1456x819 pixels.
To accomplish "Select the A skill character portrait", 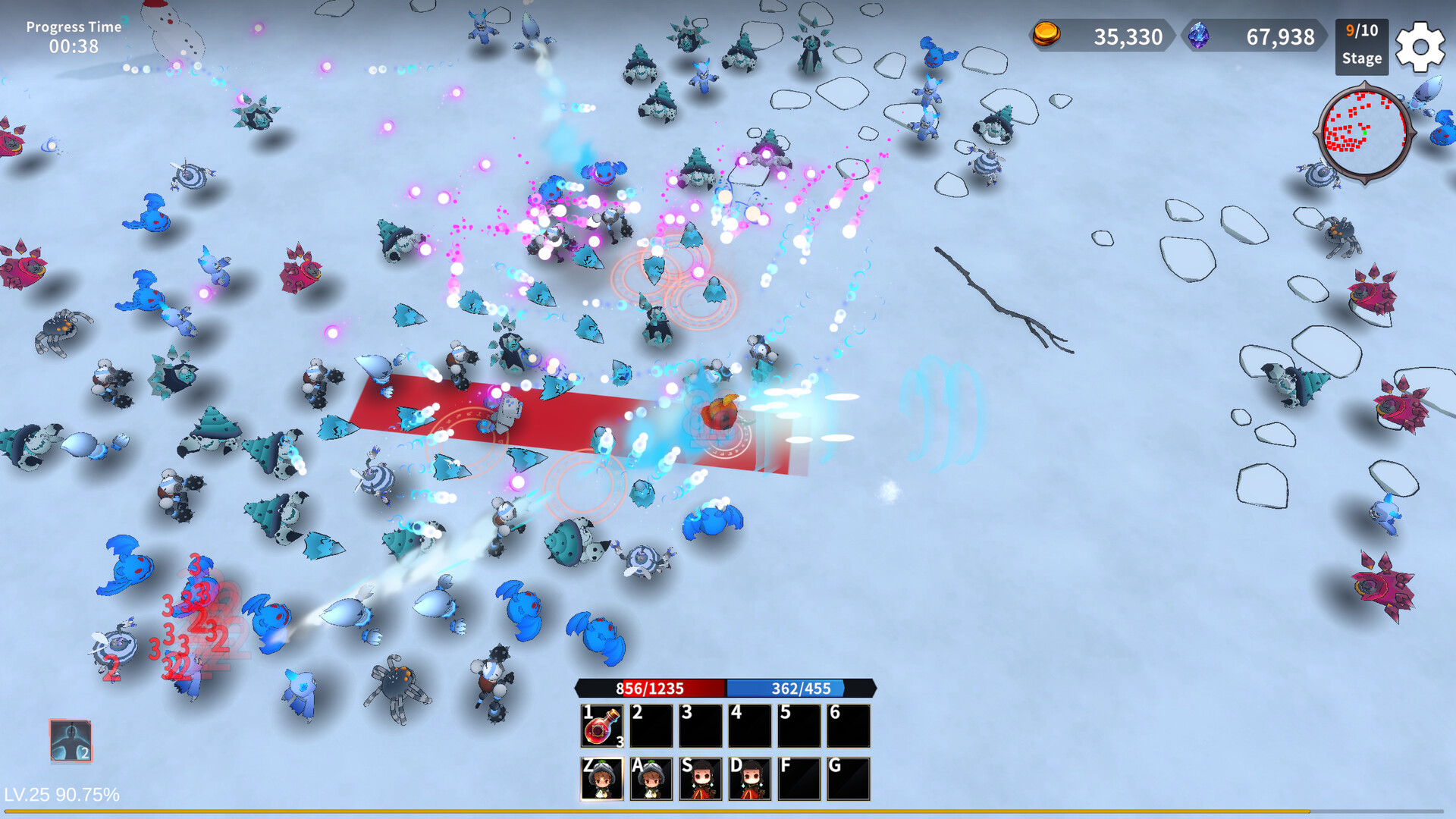I will 653,780.
